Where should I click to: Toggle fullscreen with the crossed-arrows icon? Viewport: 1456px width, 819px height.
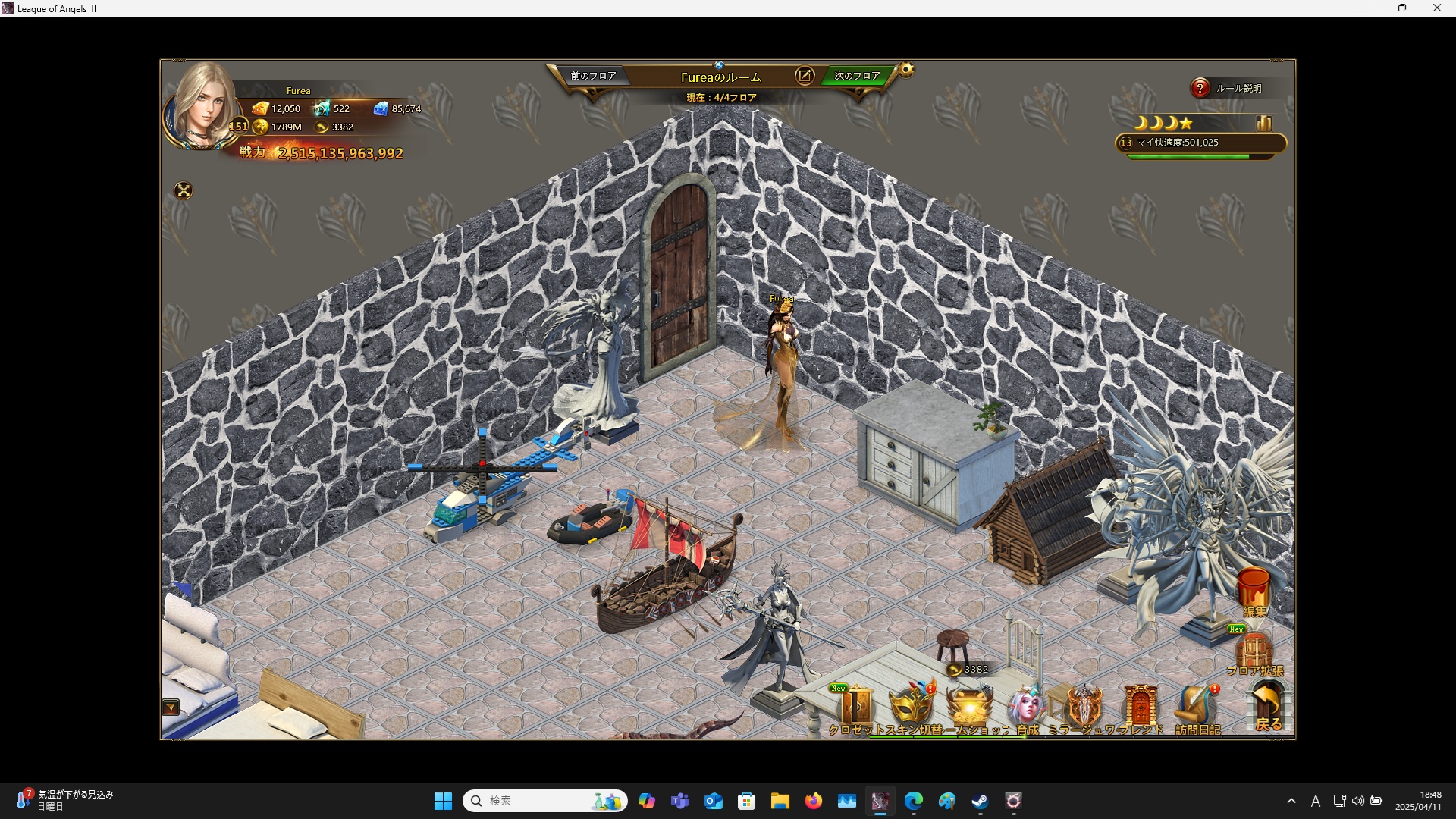pos(184,190)
